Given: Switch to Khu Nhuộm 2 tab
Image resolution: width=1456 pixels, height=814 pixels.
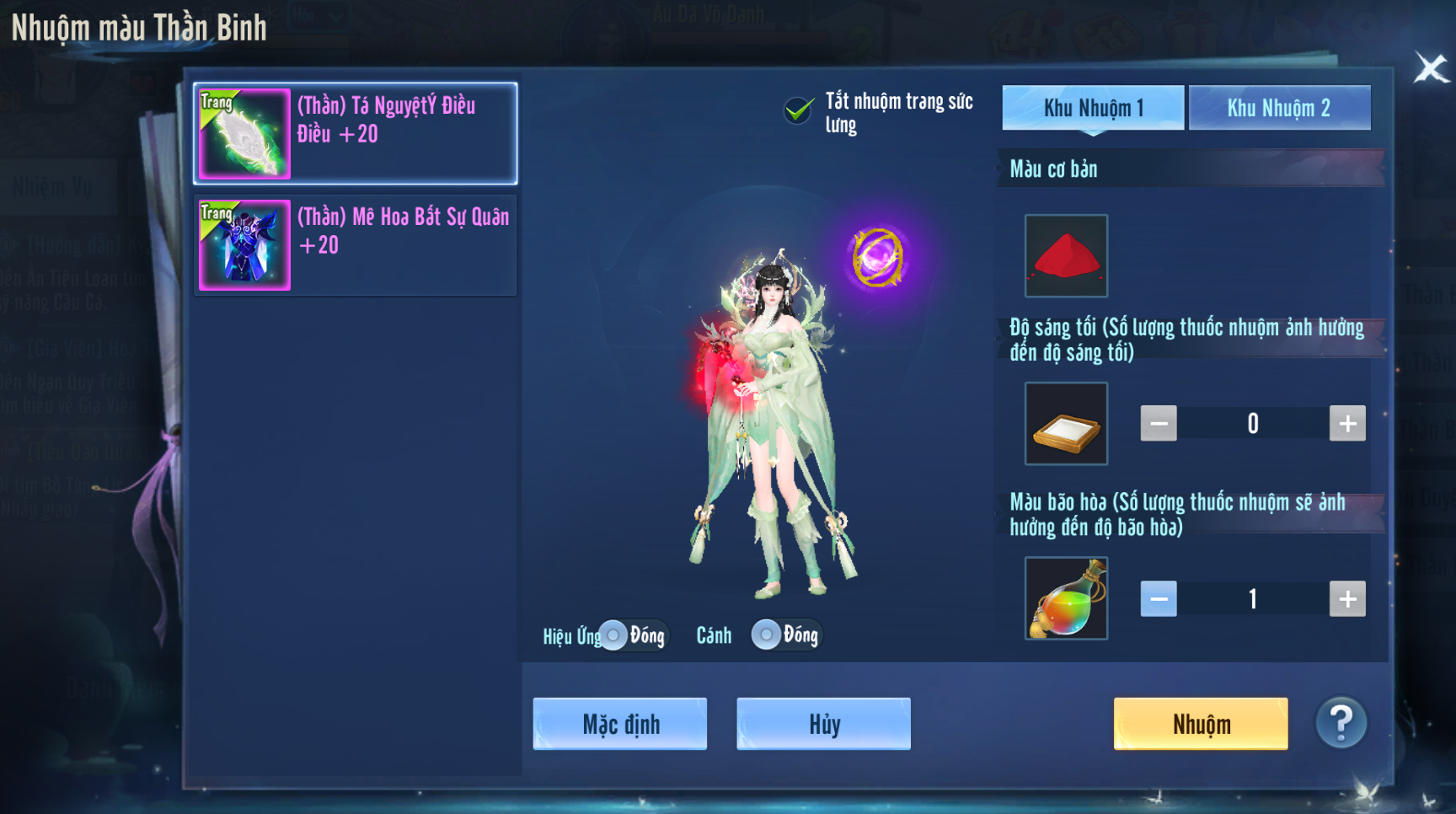Looking at the screenshot, I should tap(1279, 108).
